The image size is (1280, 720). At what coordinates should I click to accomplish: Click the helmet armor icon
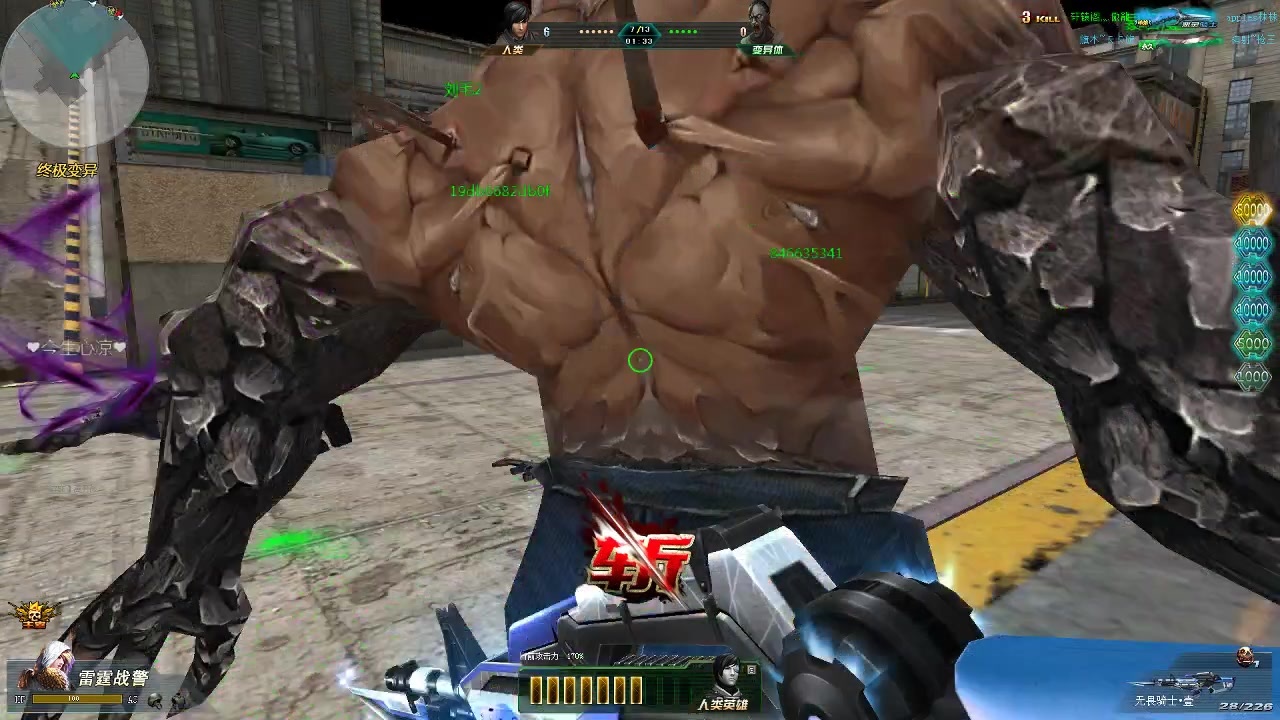[x=155, y=701]
